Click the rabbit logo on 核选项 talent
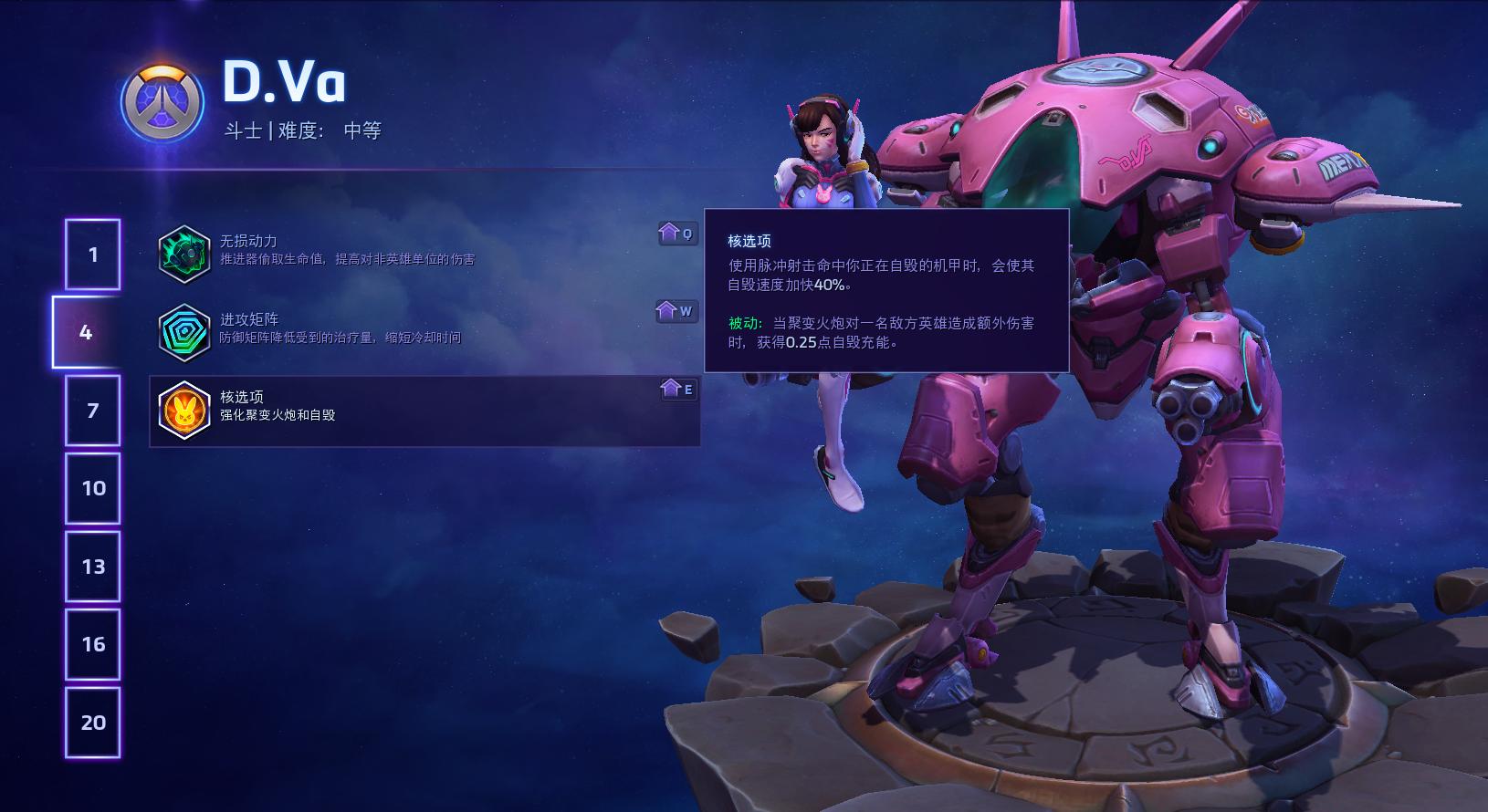The height and width of the screenshot is (812, 1488). click(x=185, y=411)
